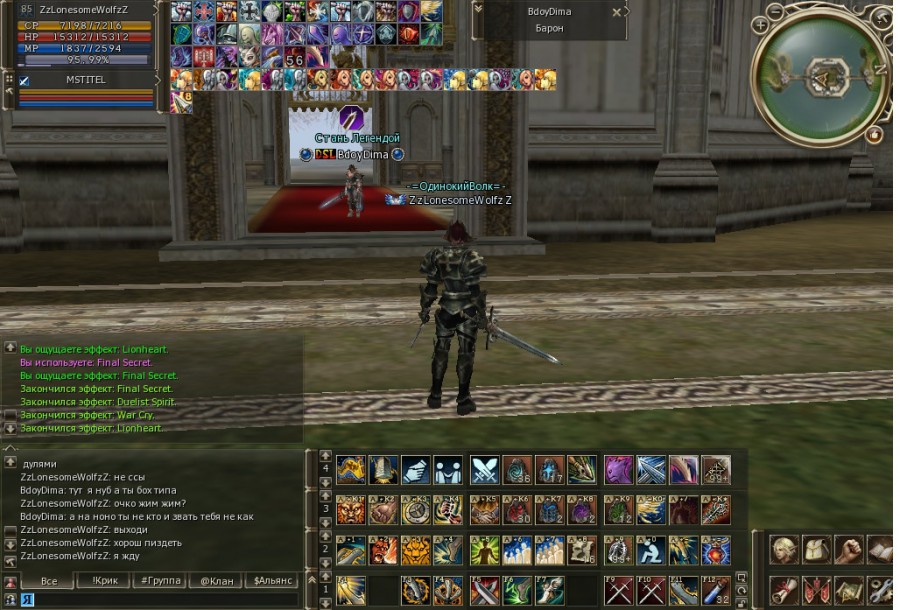Choose the $Альянс chat tab
Viewport: 900px width, 610px height.
click(274, 580)
